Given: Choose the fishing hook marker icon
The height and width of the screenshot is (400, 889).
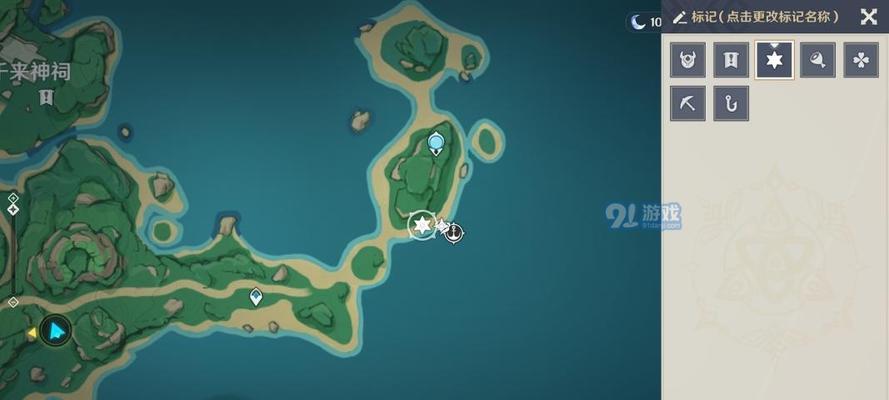Looking at the screenshot, I should (731, 103).
